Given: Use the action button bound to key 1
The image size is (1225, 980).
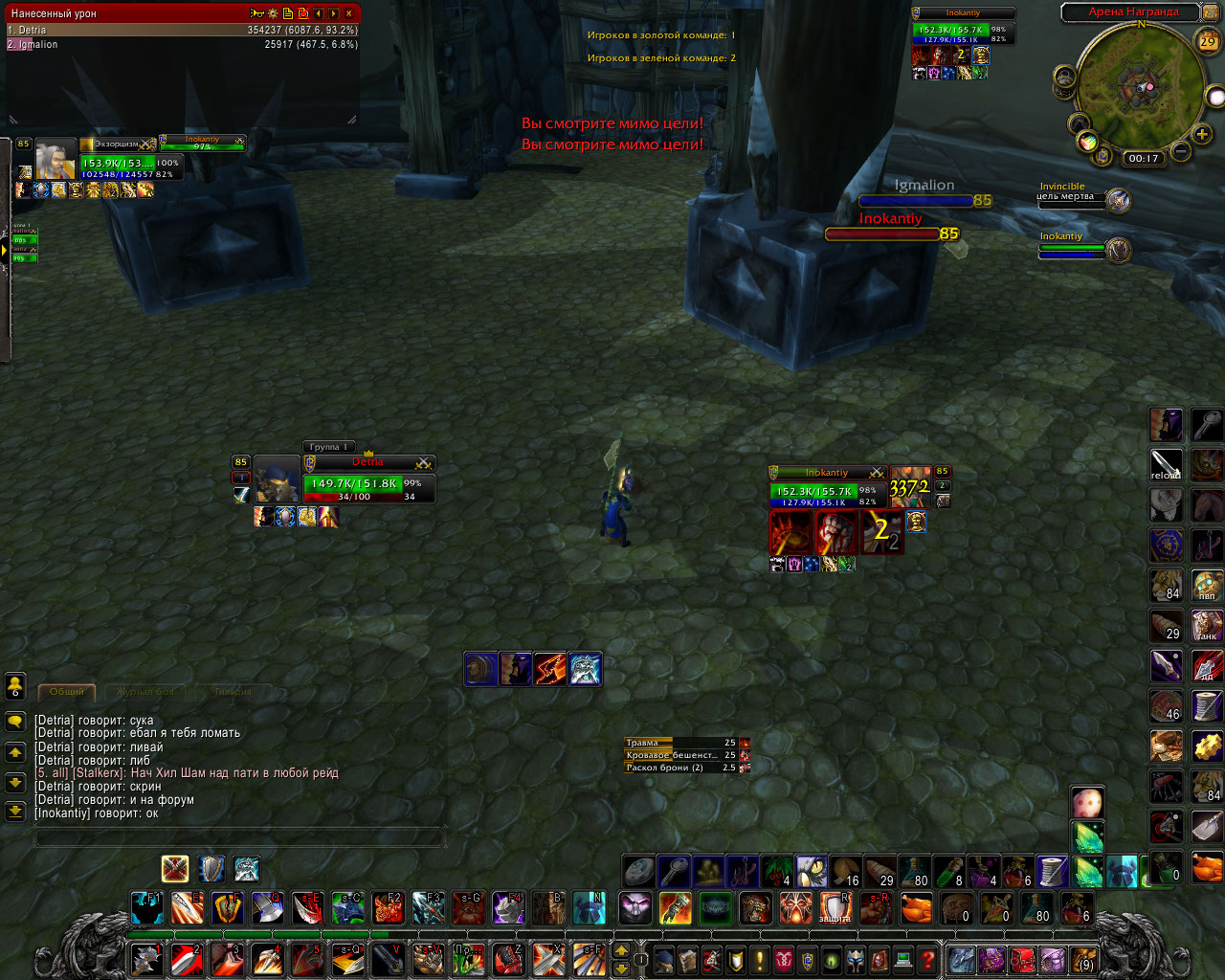Looking at the screenshot, I should 146,959.
